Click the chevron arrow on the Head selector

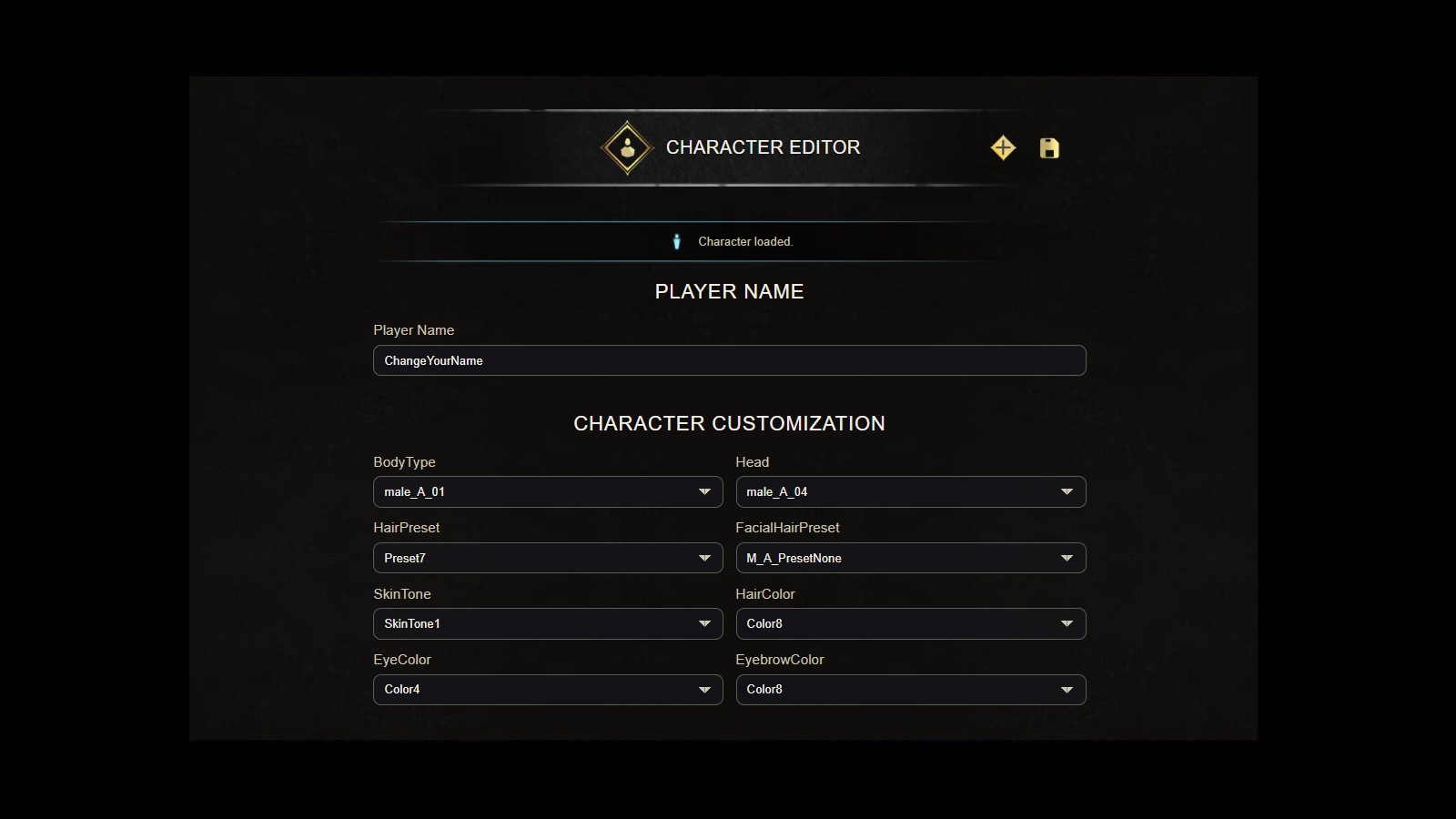coord(1067,491)
